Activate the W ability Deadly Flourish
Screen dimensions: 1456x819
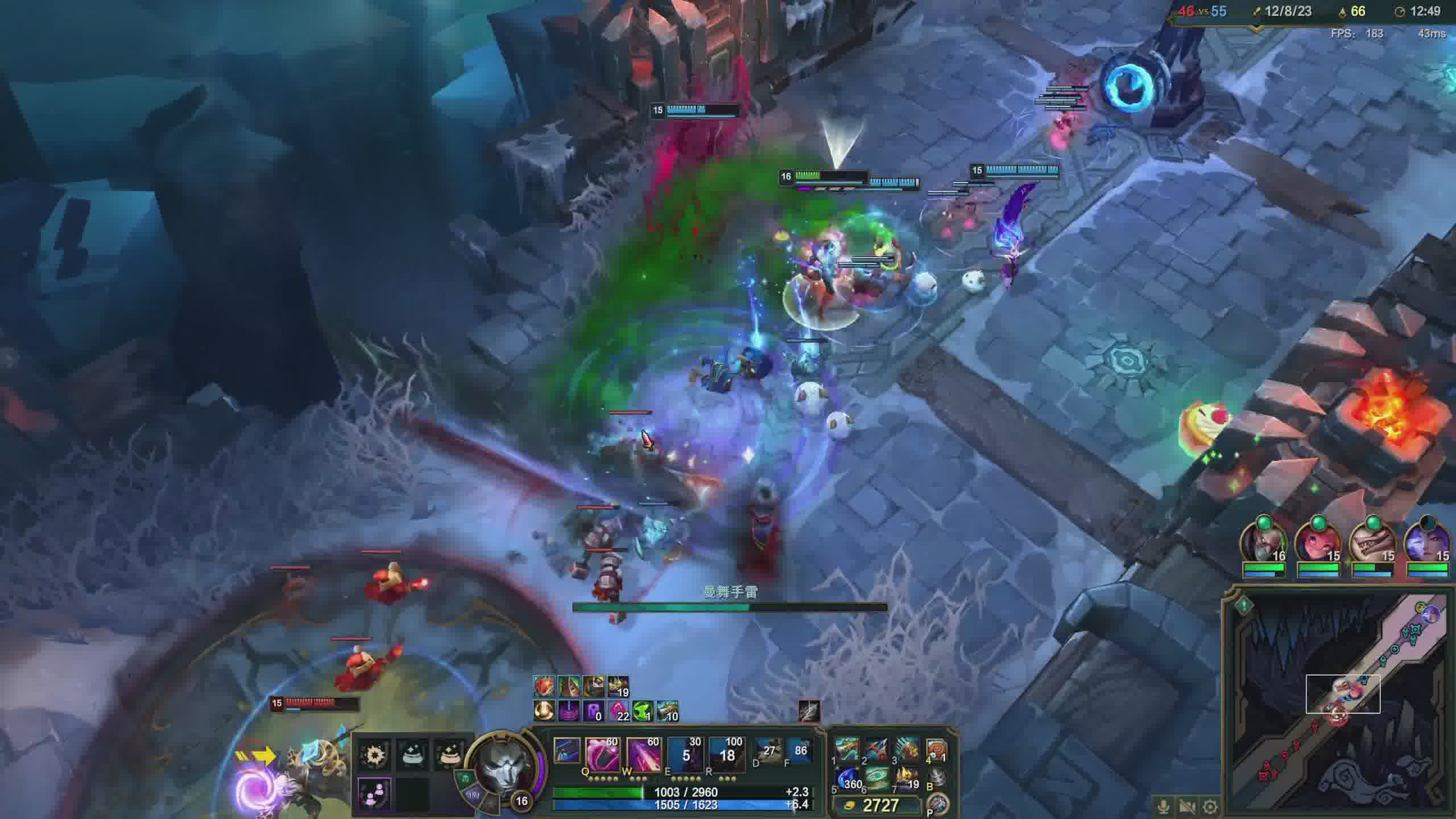[x=643, y=754]
